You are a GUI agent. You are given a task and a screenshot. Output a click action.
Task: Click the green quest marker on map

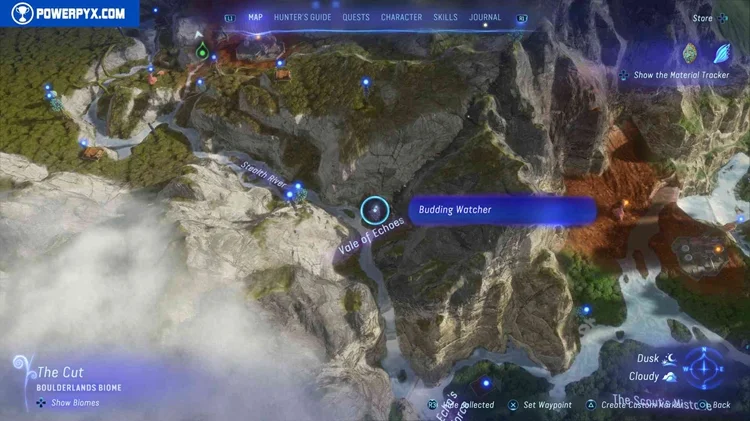[202, 50]
